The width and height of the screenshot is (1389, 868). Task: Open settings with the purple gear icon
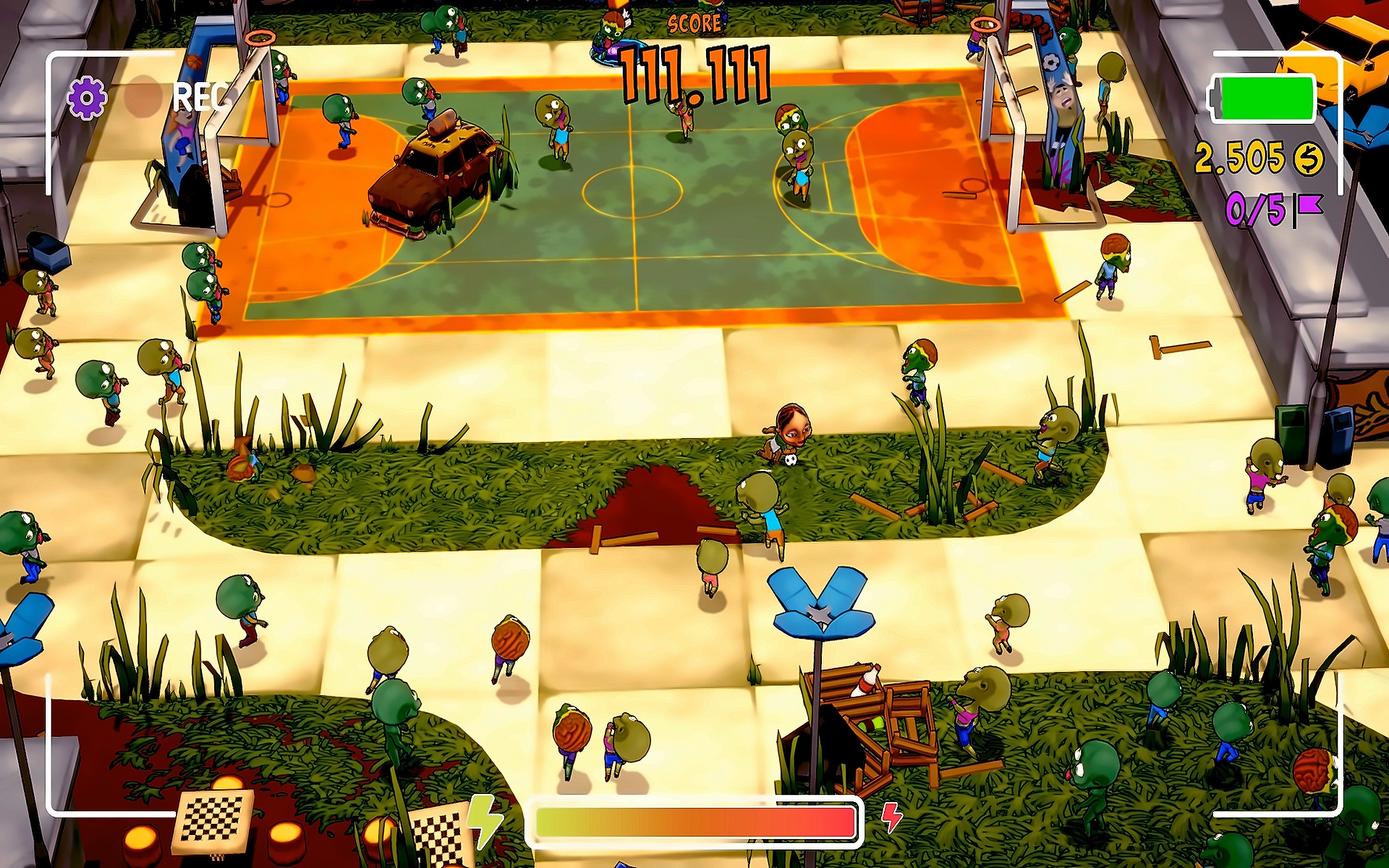point(87,97)
